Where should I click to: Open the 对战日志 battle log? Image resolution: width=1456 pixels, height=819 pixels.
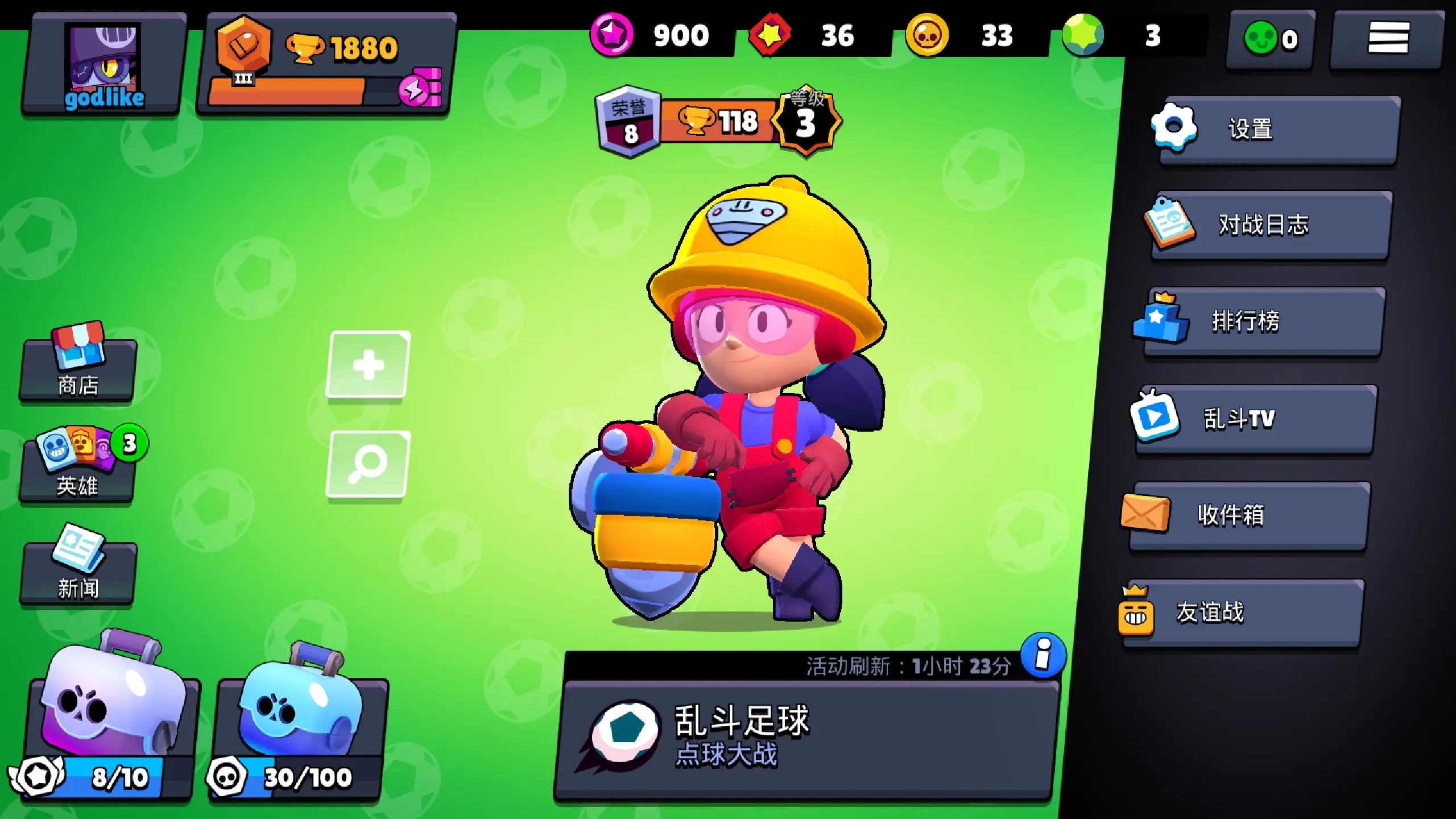click(1269, 225)
